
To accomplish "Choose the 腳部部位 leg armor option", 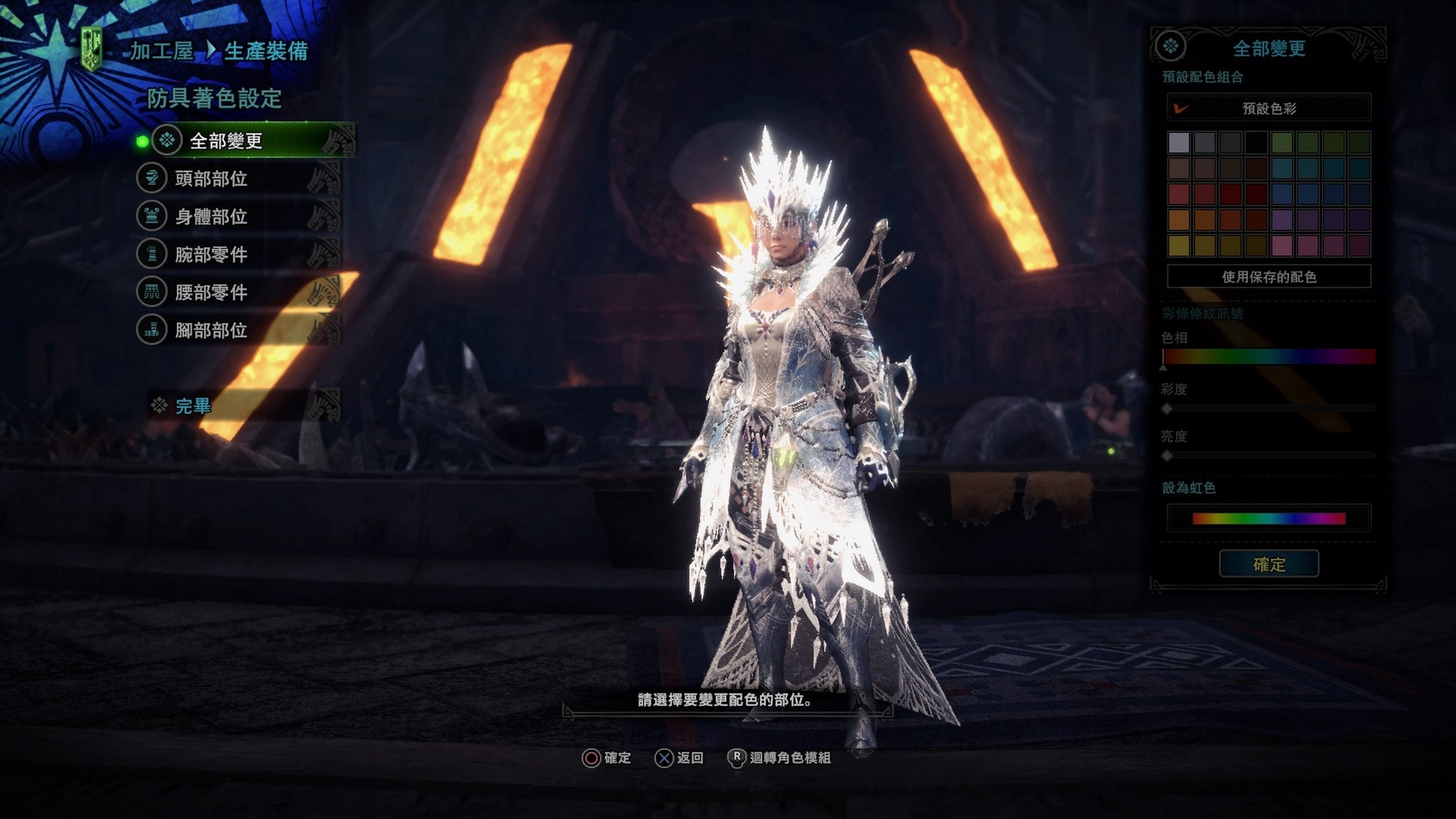I will click(211, 331).
